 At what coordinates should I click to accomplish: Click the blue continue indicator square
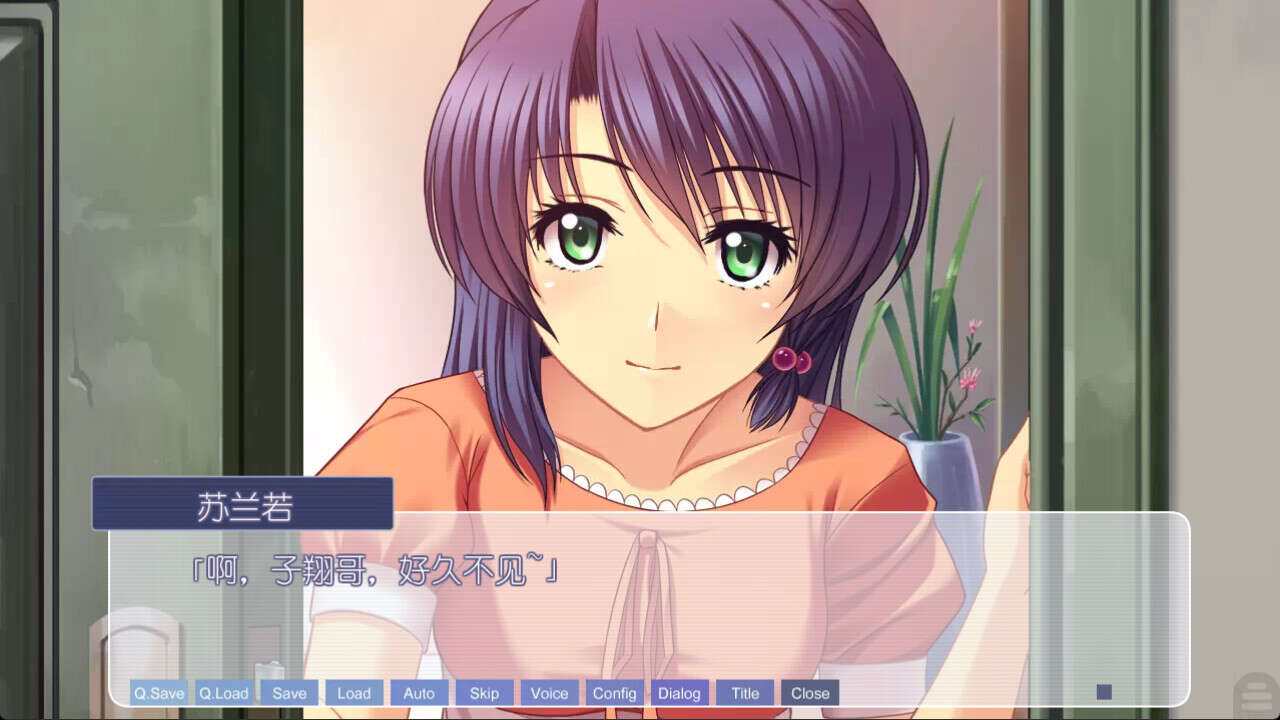[1104, 690]
